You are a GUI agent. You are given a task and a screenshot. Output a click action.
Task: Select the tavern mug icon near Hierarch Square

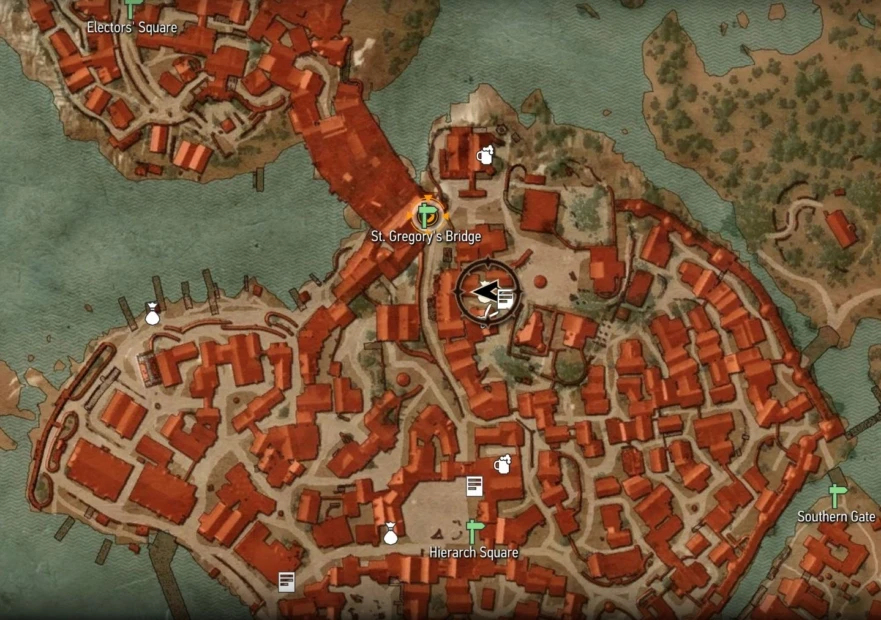(503, 464)
